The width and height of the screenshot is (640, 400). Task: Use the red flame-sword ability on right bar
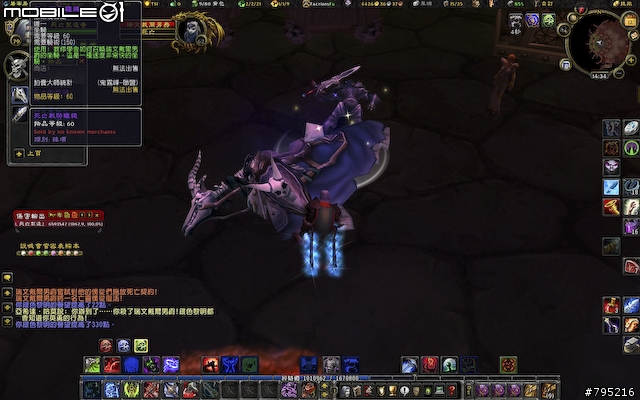click(612, 207)
